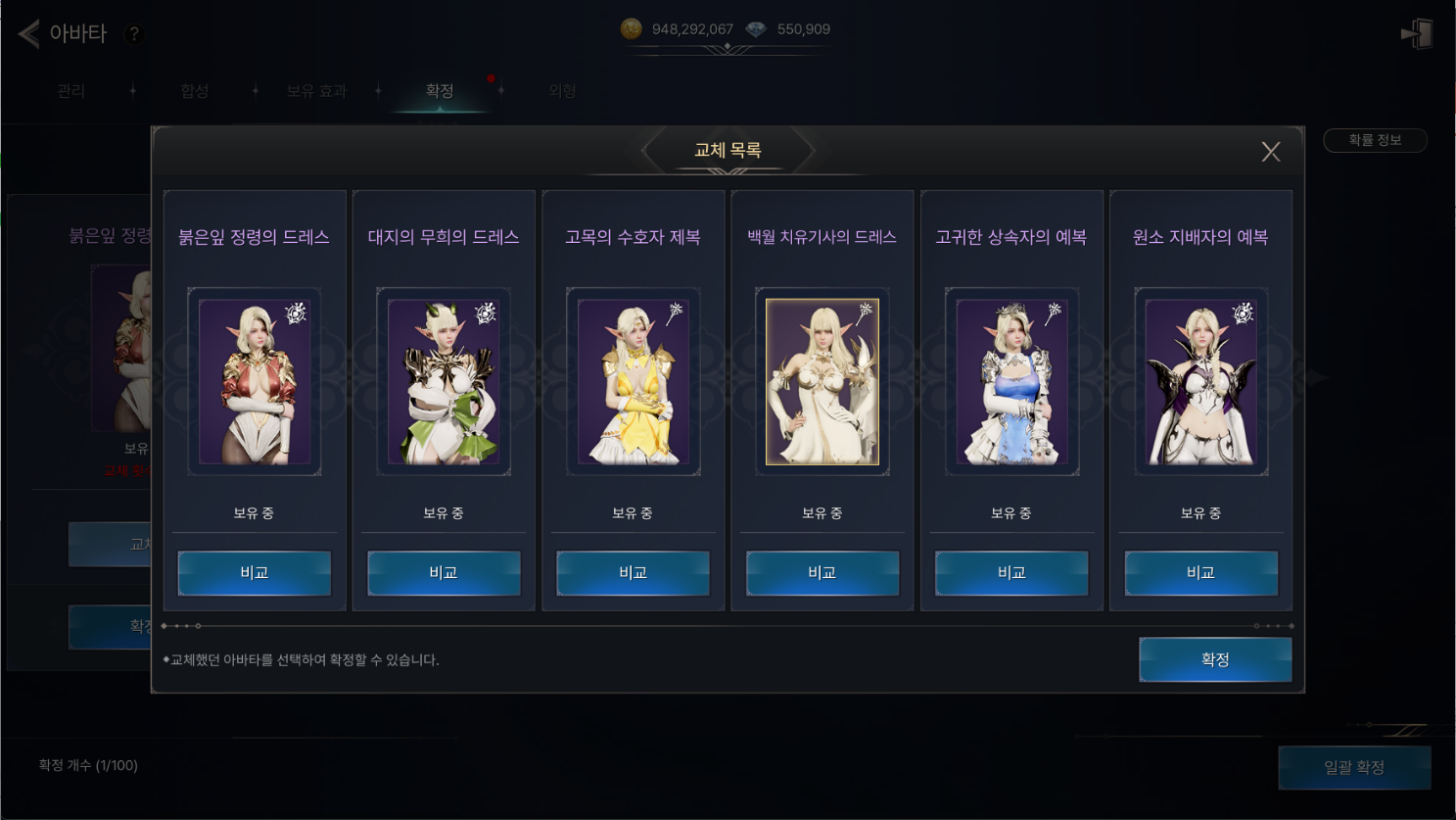Click 비교 under 원소 지배자의 예복
Viewport: 1456px width, 820px height.
[x=1200, y=573]
